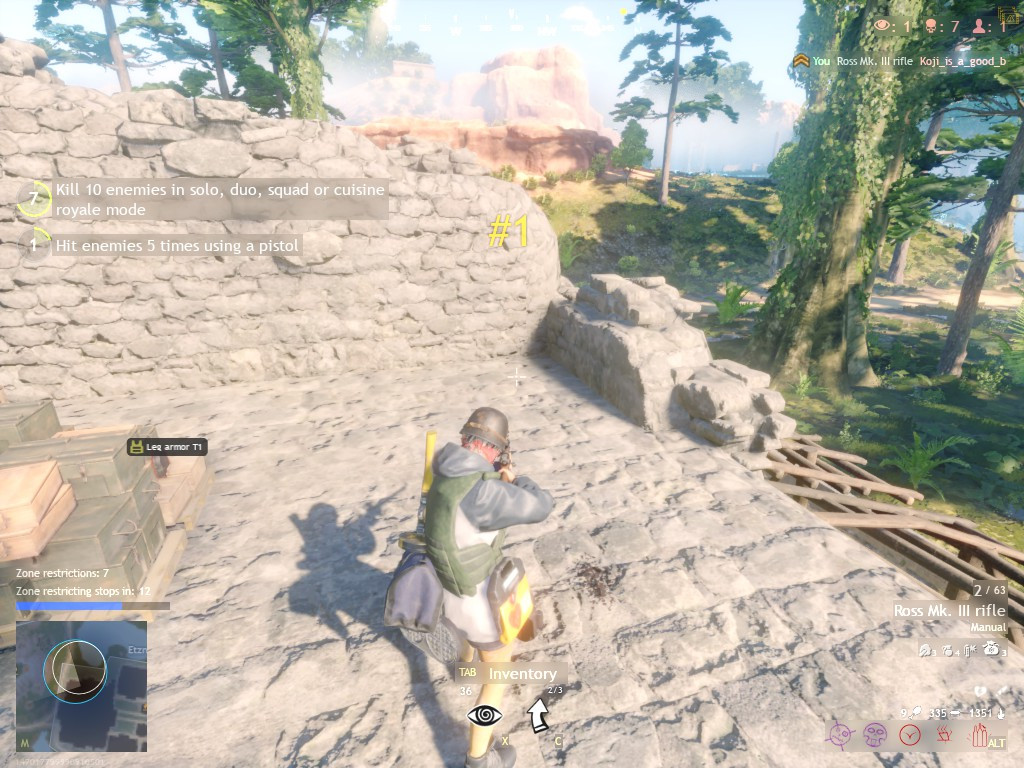Image resolution: width=1024 pixels, height=768 pixels.
Task: Select the red clock ritual icon
Action: tap(909, 735)
